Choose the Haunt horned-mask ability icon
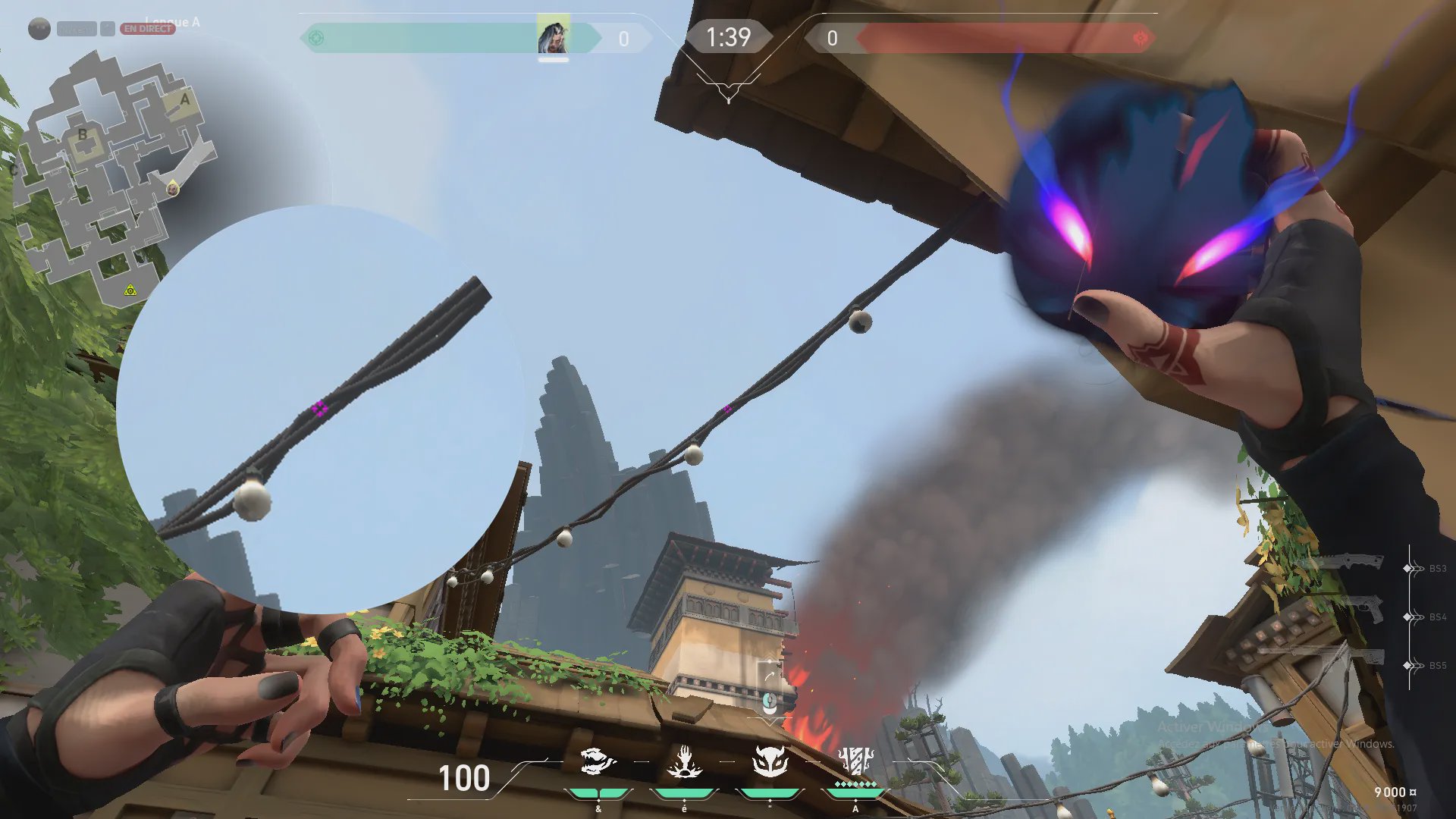Screen dimensions: 1456x819 [x=770, y=760]
